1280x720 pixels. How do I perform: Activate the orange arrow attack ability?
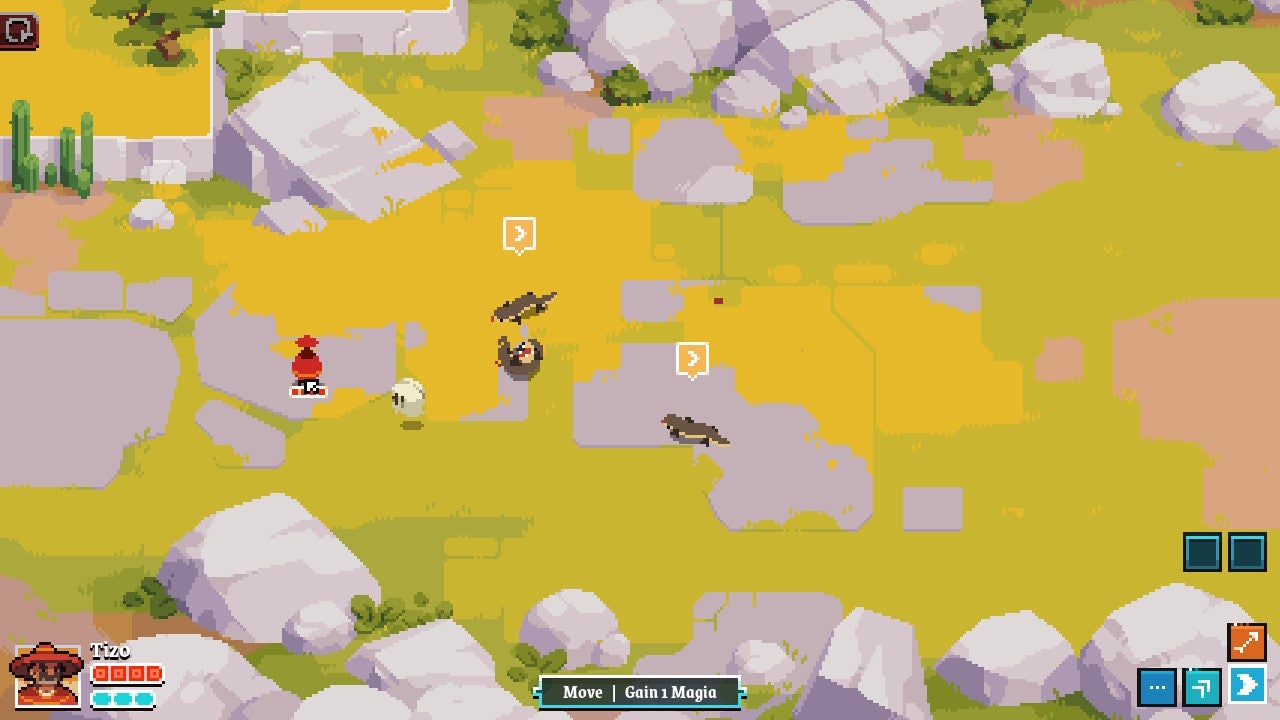tap(1247, 643)
